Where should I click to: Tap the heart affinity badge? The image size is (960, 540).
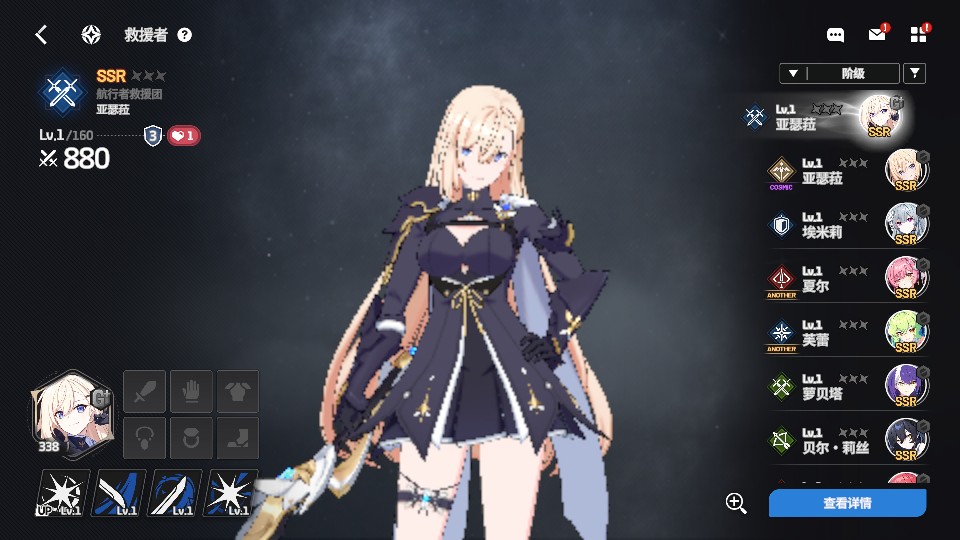[x=184, y=136]
